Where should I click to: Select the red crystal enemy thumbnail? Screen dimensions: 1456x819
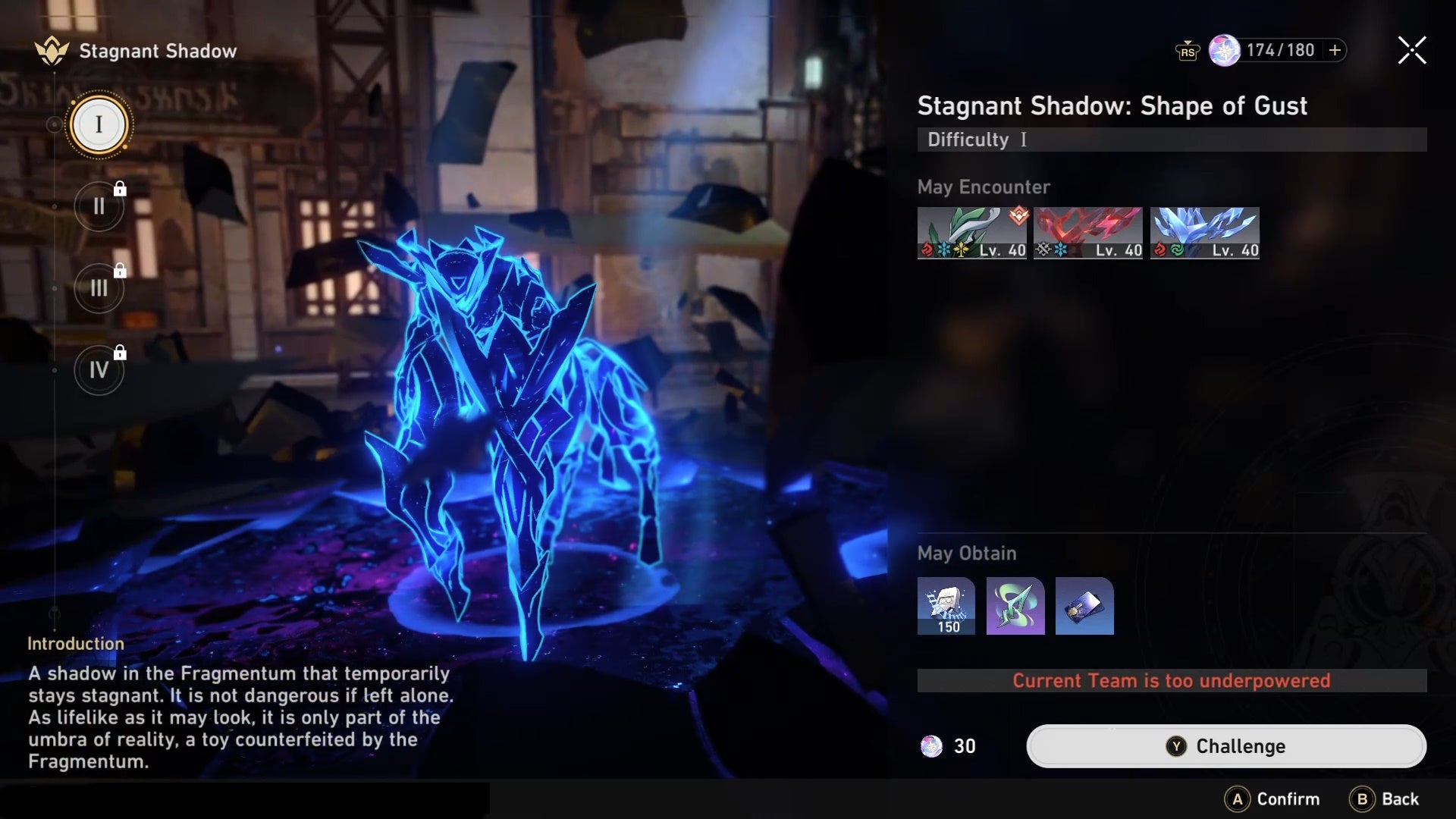pyautogui.click(x=1087, y=233)
